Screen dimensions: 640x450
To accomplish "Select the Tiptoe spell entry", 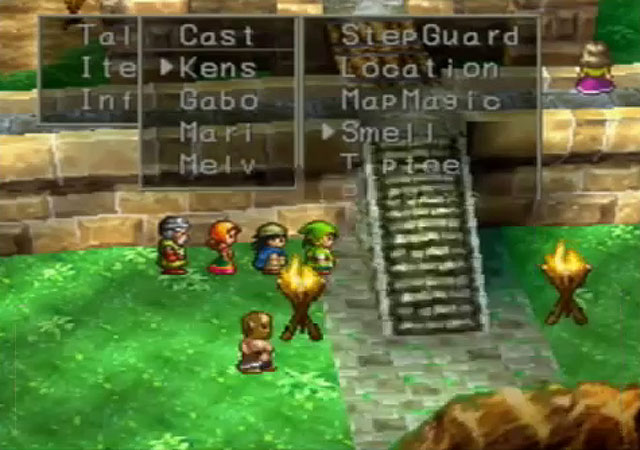I will 400,163.
